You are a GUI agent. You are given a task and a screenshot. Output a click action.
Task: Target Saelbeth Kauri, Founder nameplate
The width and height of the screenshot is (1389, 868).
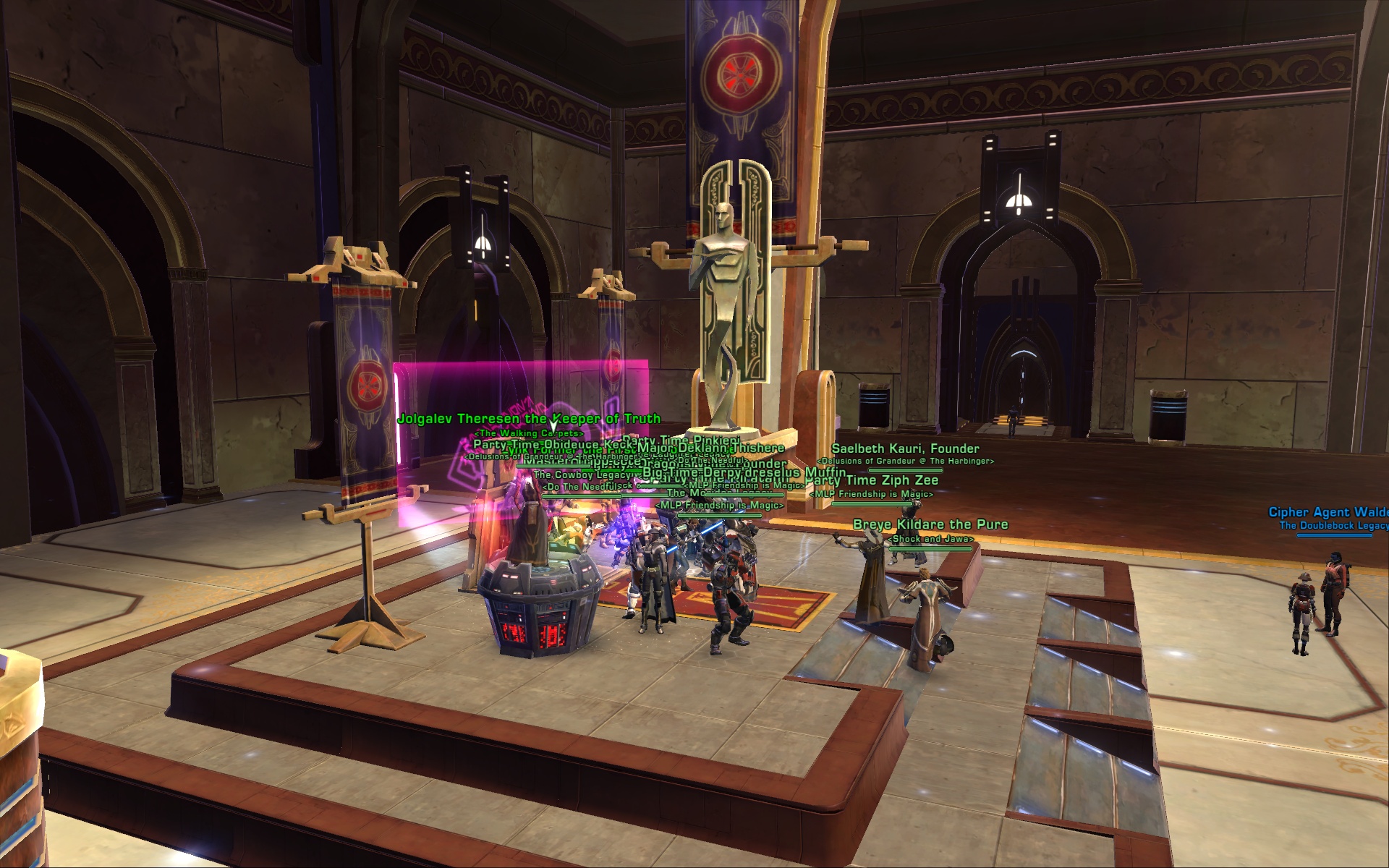[x=905, y=448]
